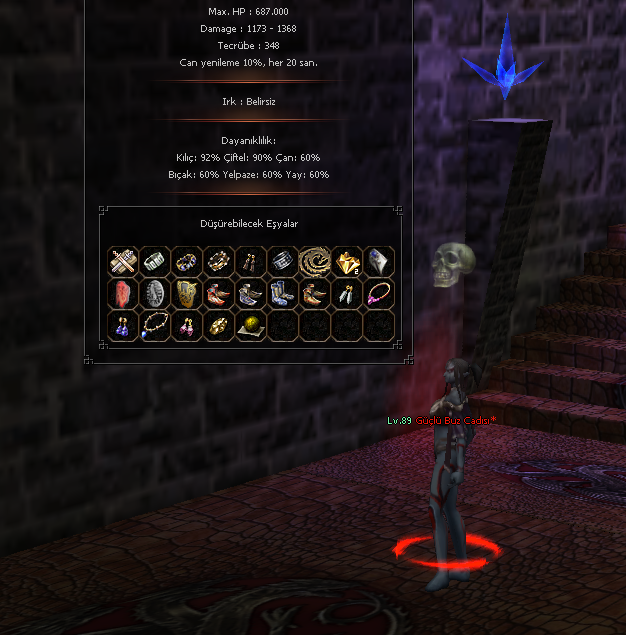Select the tall blue boots
626x635 pixels.
tap(282, 293)
